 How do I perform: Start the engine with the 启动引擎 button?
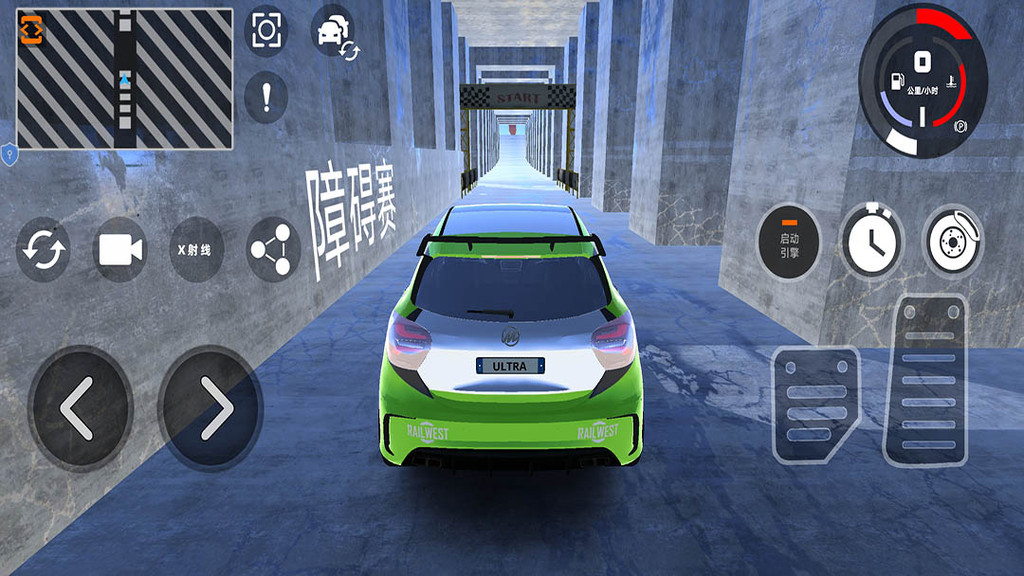(x=789, y=240)
